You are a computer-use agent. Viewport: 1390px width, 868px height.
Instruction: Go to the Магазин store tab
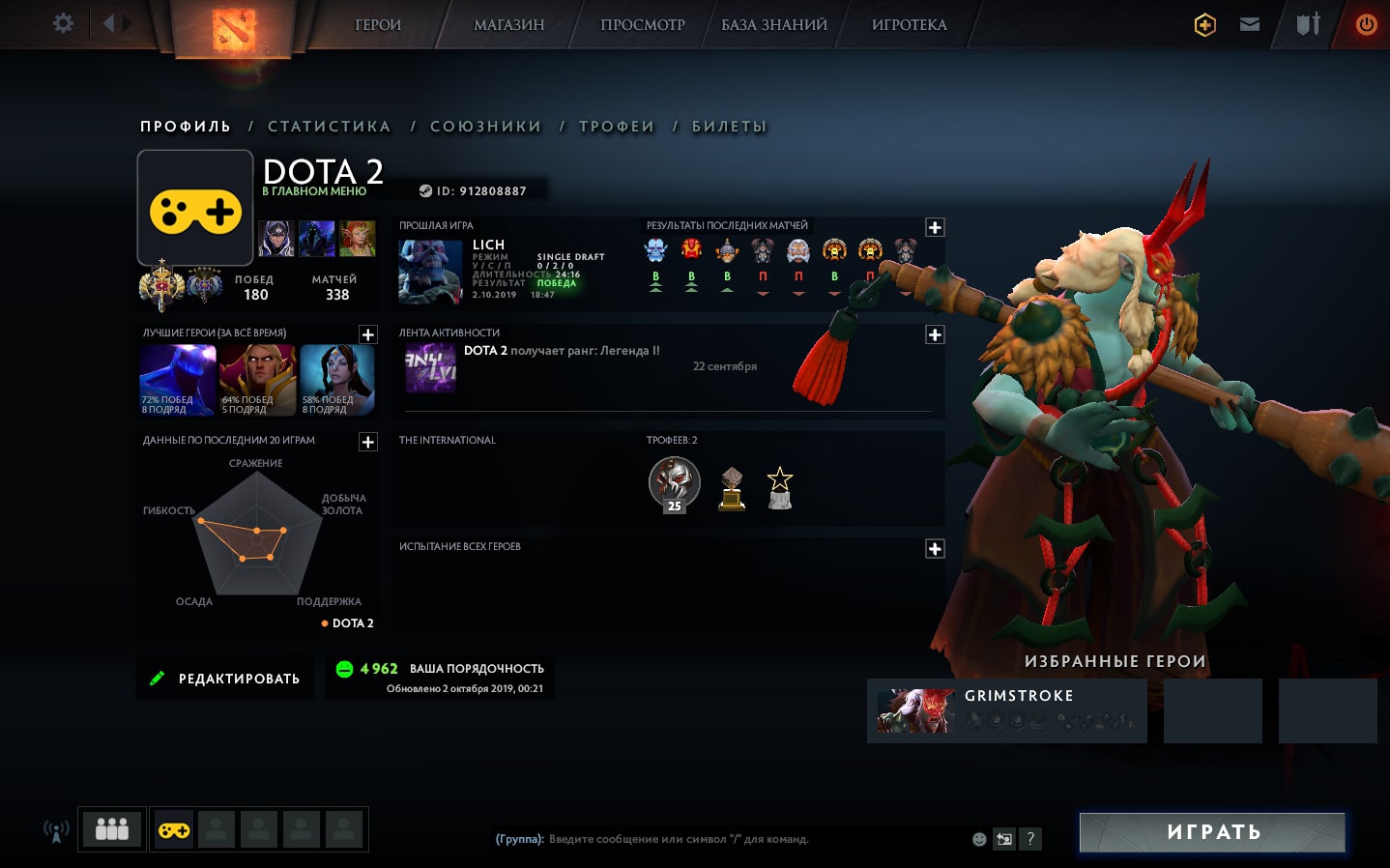(508, 25)
